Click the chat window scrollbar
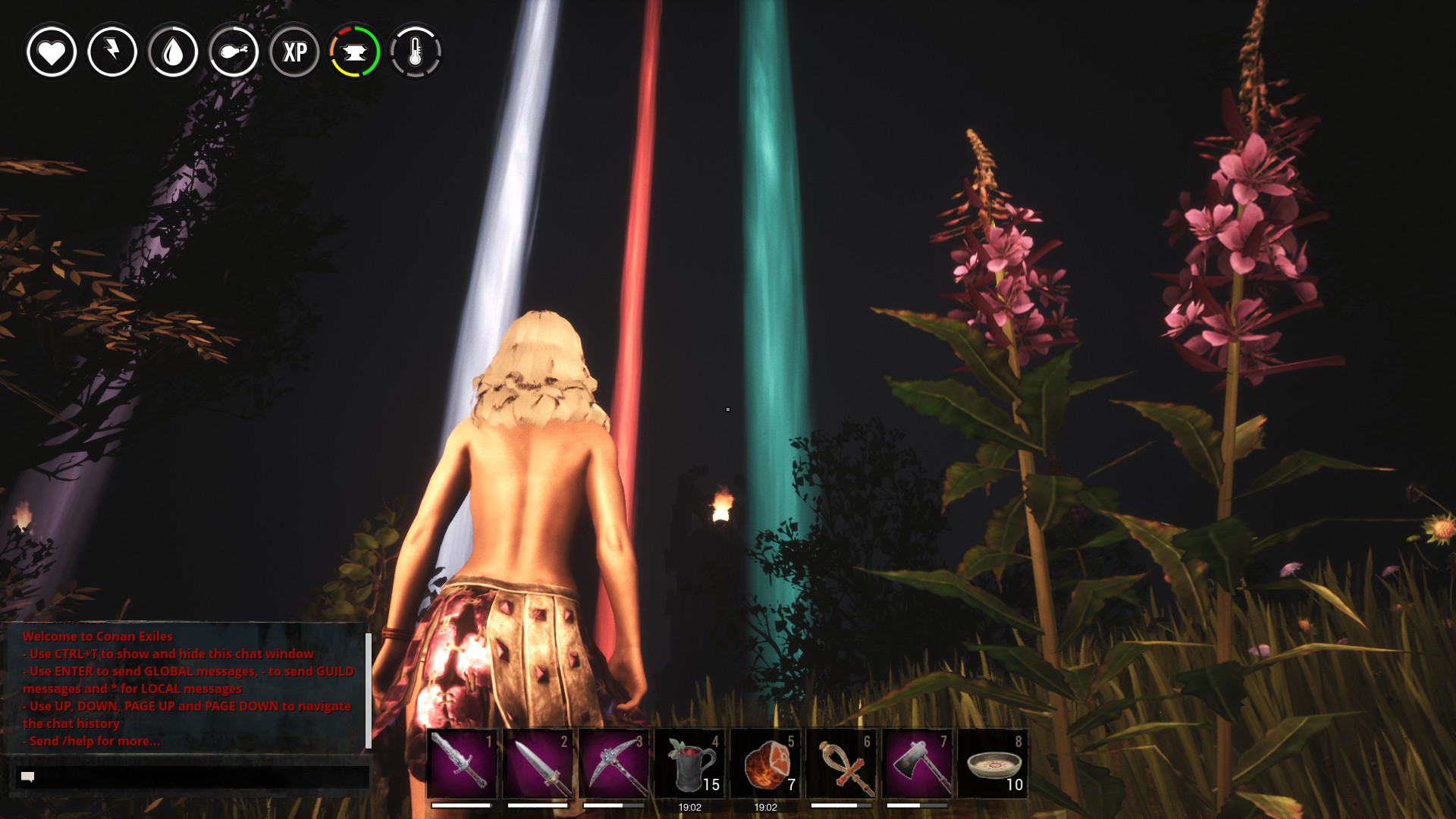Image resolution: width=1456 pixels, height=819 pixels. [x=369, y=689]
